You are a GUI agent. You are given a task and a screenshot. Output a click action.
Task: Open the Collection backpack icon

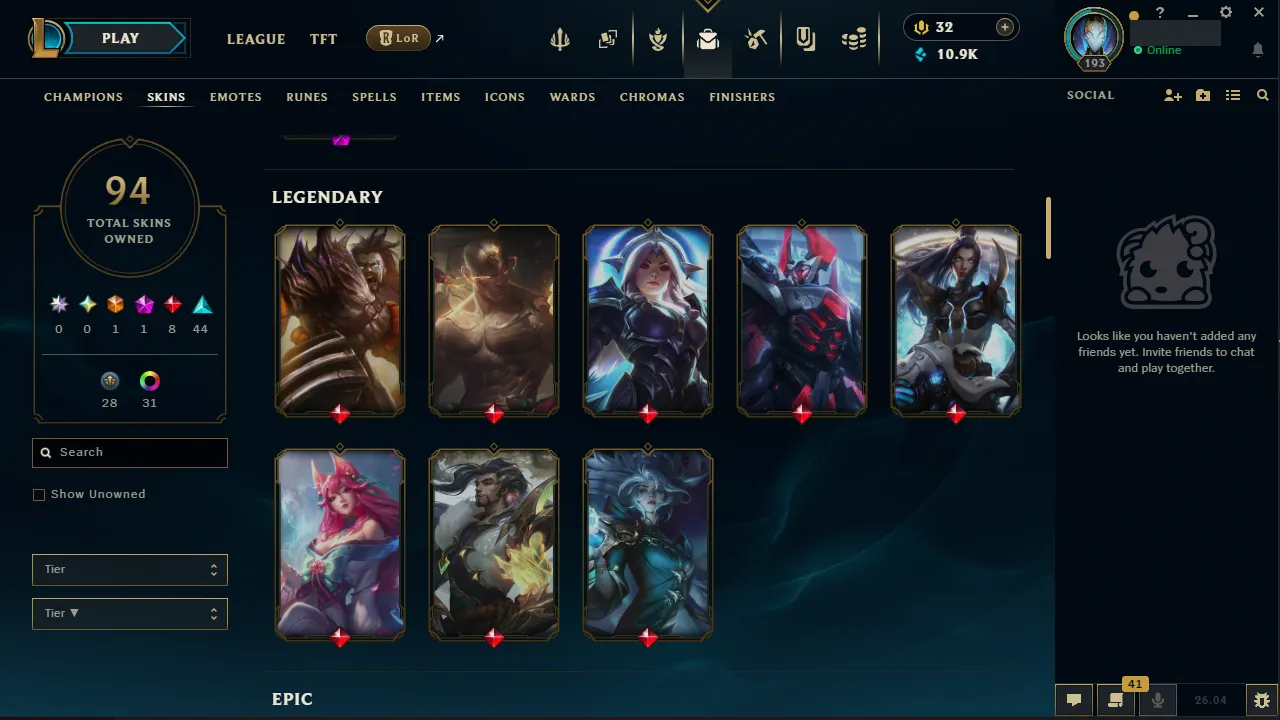[708, 39]
